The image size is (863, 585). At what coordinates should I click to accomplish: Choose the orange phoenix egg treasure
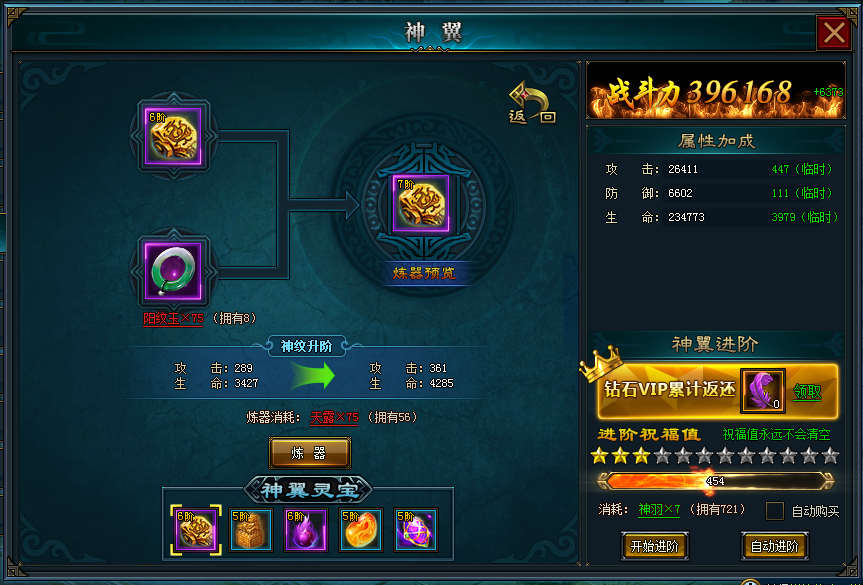(x=361, y=530)
